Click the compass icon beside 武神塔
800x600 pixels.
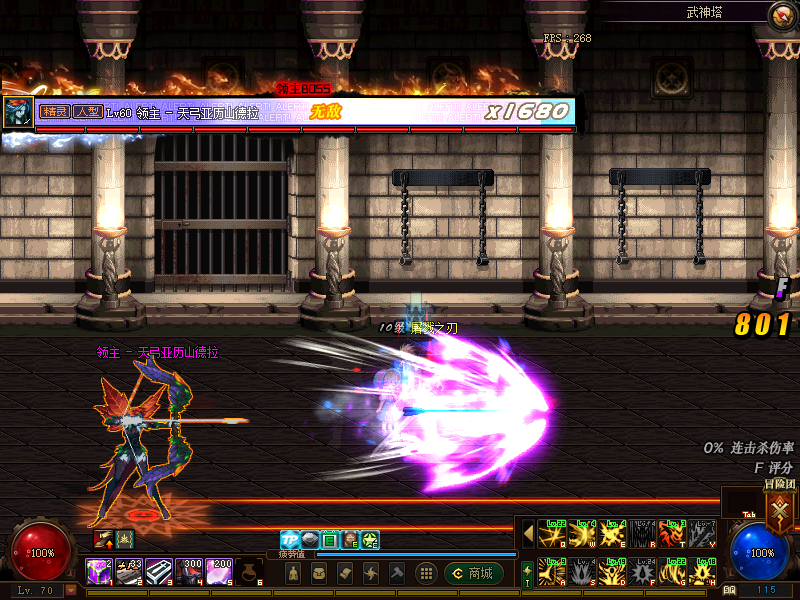tap(780, 15)
